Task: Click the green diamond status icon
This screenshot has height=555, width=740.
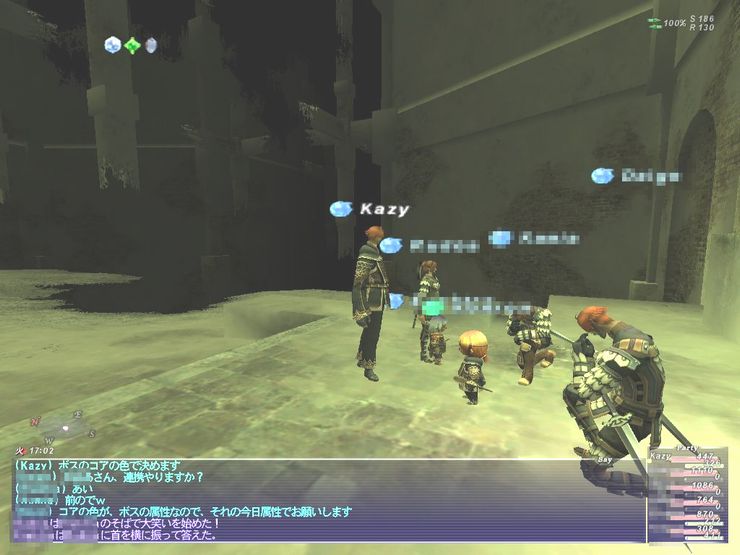Action: 131,45
